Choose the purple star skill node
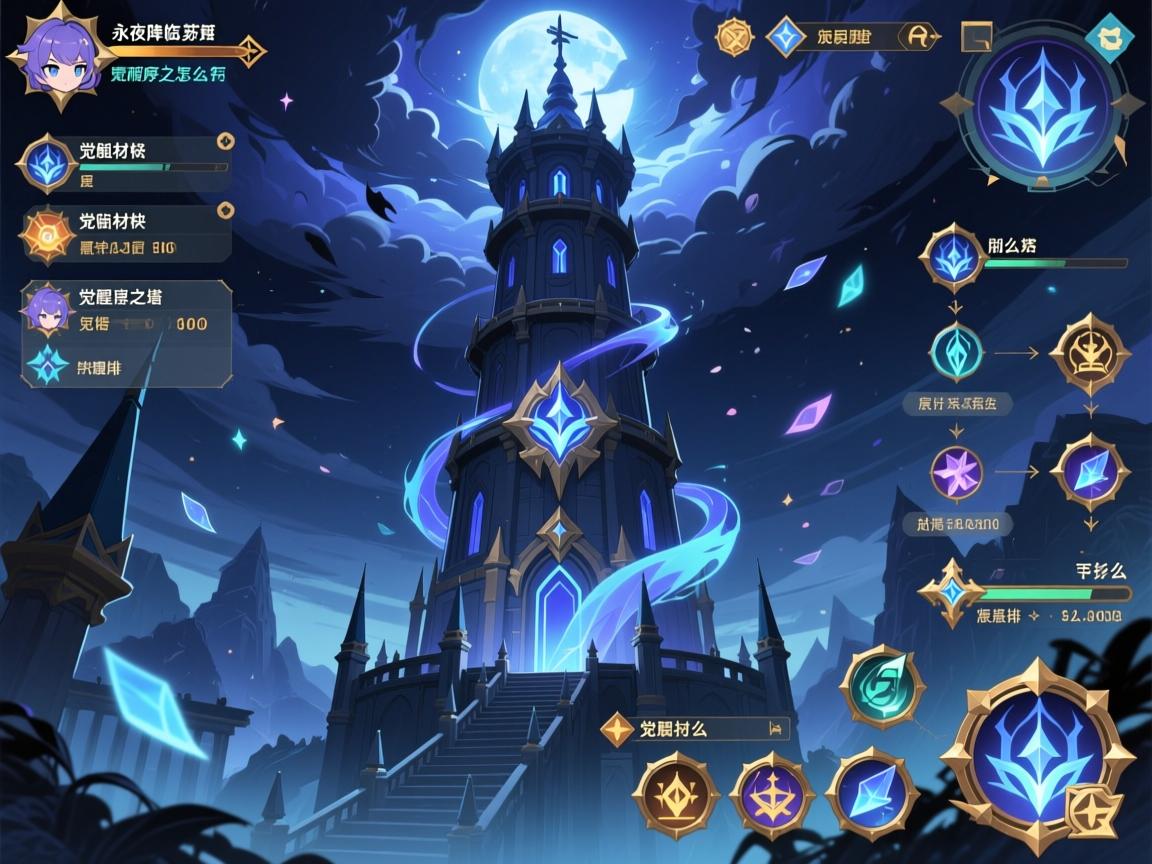1152x864 pixels. click(x=957, y=472)
